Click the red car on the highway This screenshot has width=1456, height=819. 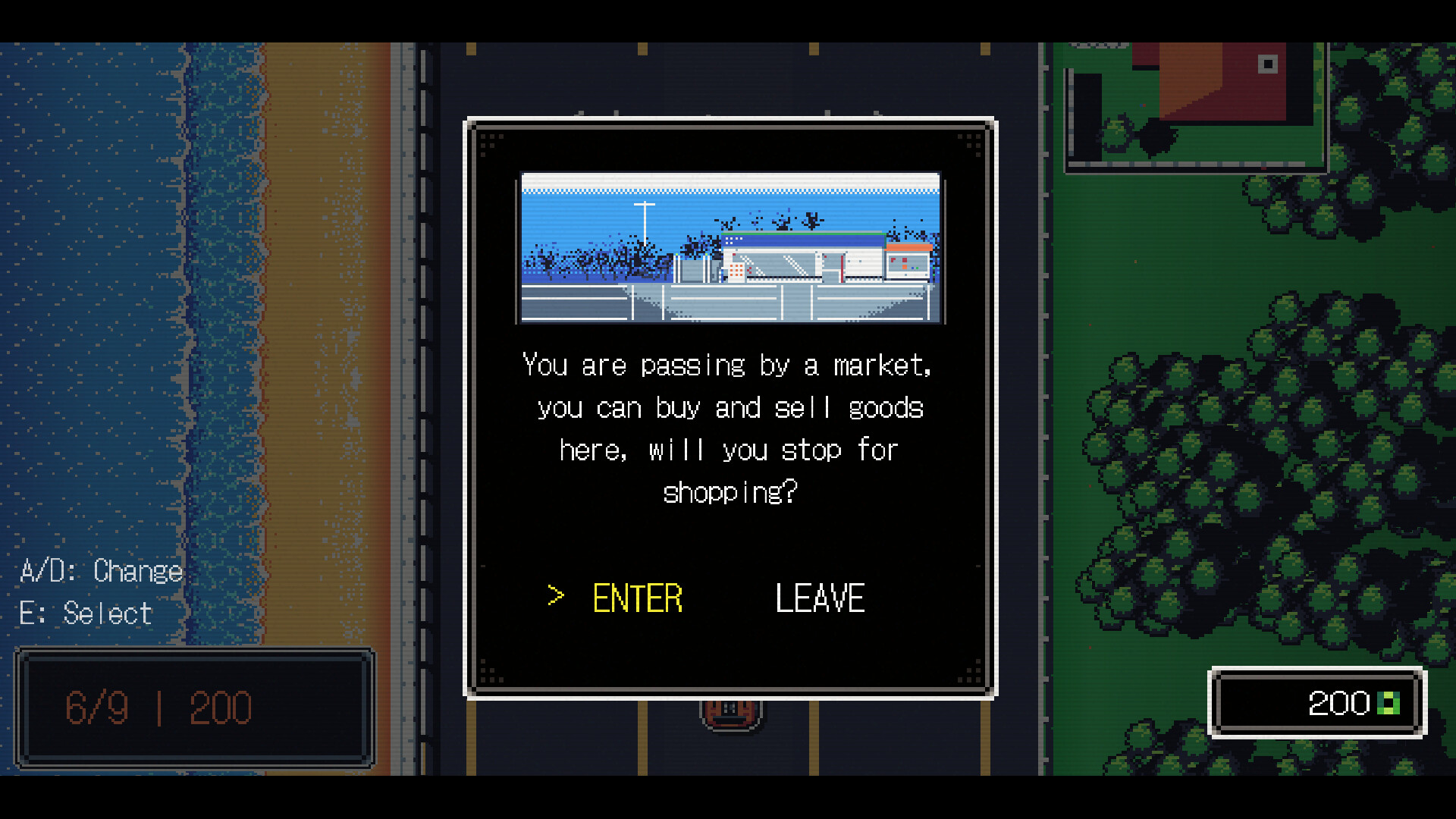click(730, 713)
